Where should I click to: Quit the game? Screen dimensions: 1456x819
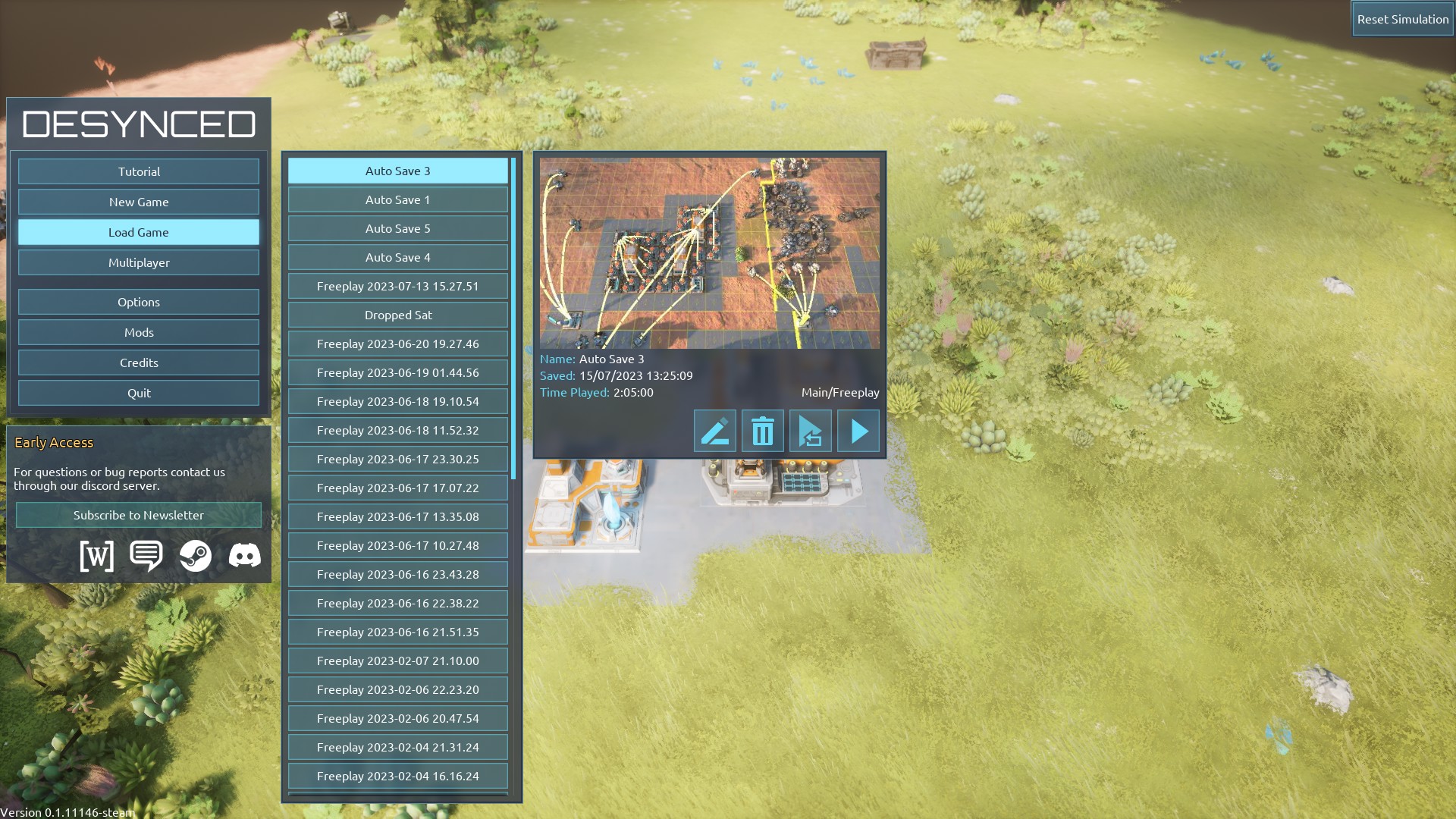click(x=139, y=393)
